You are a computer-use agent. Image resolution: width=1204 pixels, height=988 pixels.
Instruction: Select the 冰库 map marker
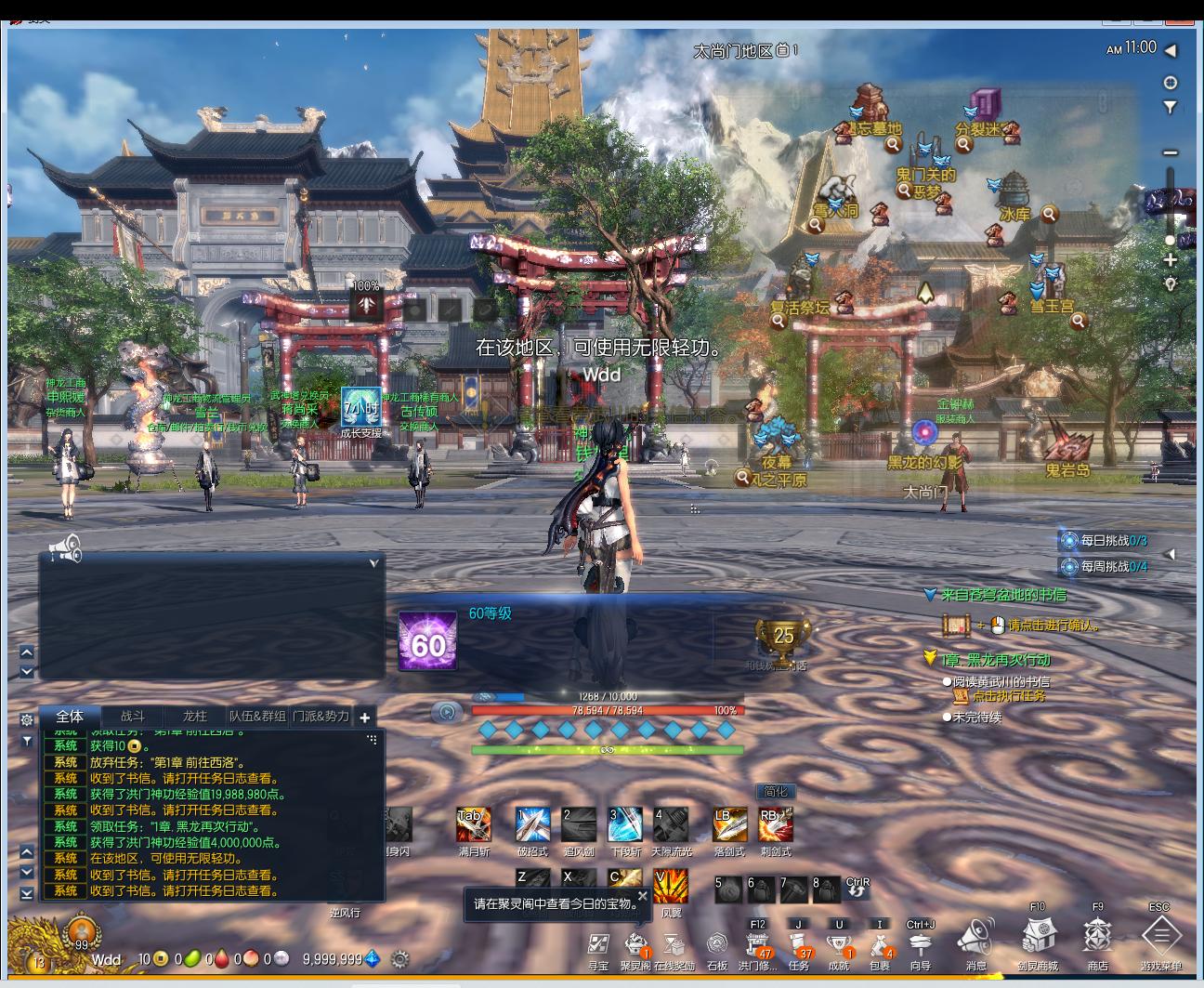click(x=1014, y=213)
